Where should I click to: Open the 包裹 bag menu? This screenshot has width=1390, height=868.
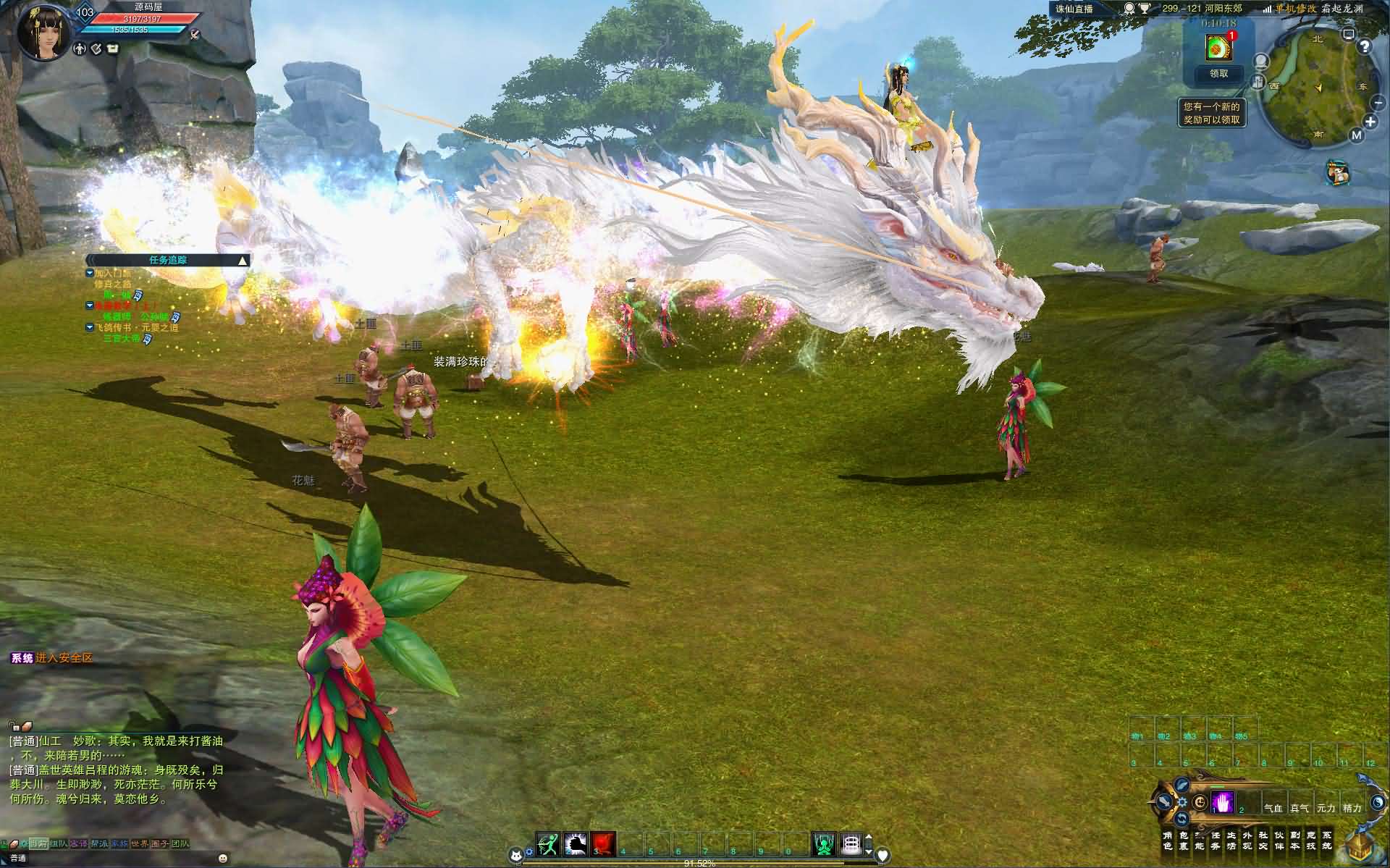pos(1184,840)
